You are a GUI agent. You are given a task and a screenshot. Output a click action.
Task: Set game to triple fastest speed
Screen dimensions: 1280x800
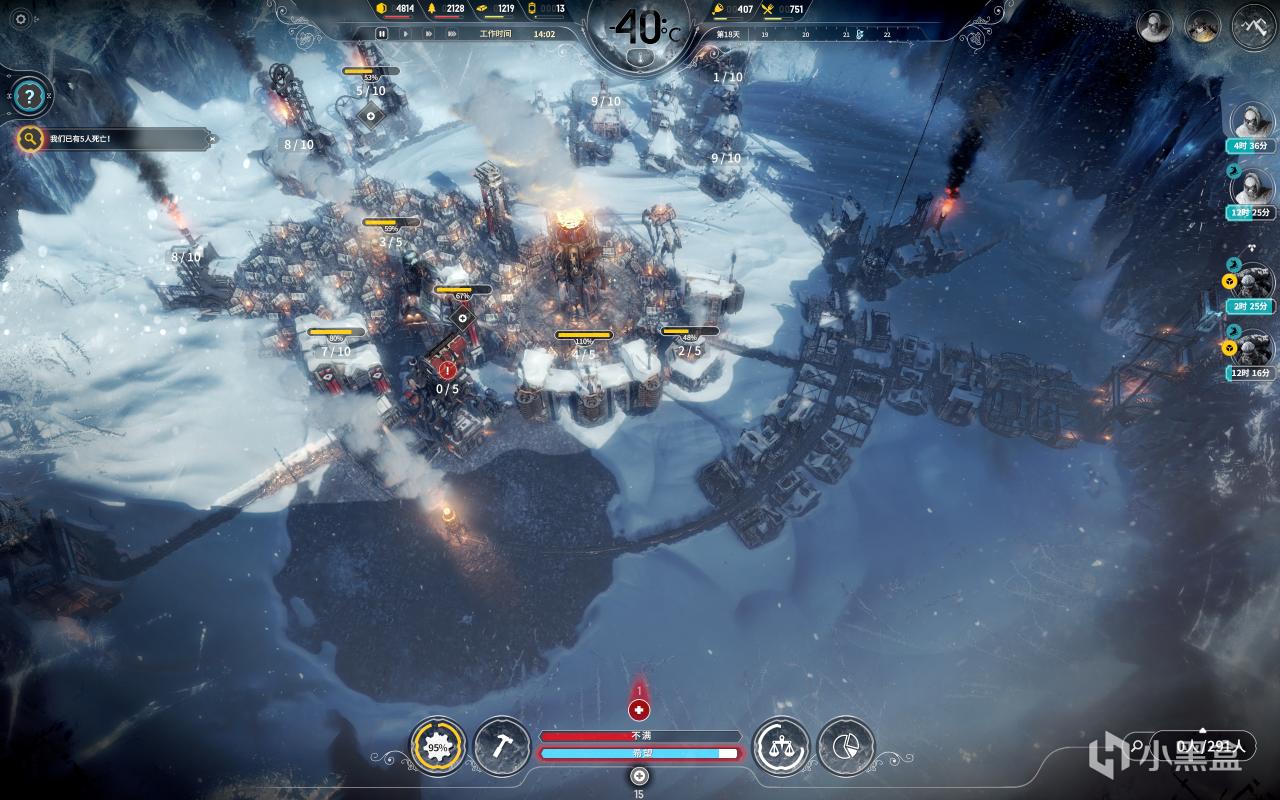point(453,33)
